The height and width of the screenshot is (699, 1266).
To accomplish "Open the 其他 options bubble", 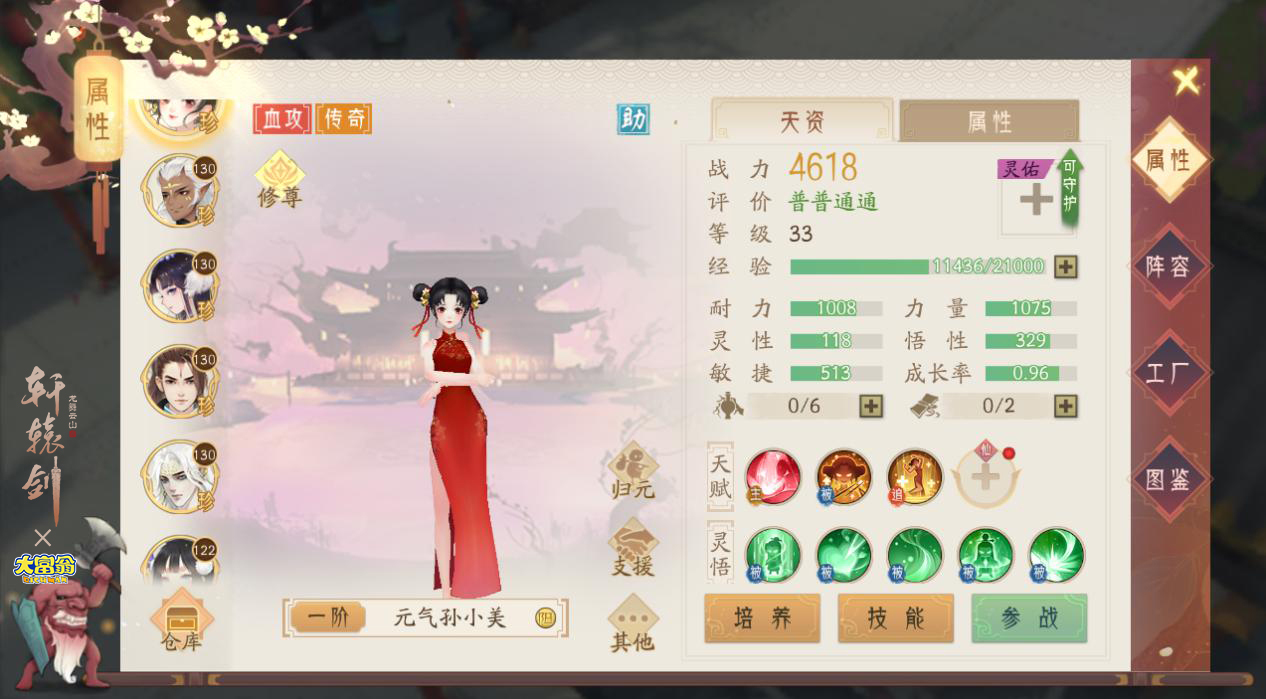I will [632, 625].
